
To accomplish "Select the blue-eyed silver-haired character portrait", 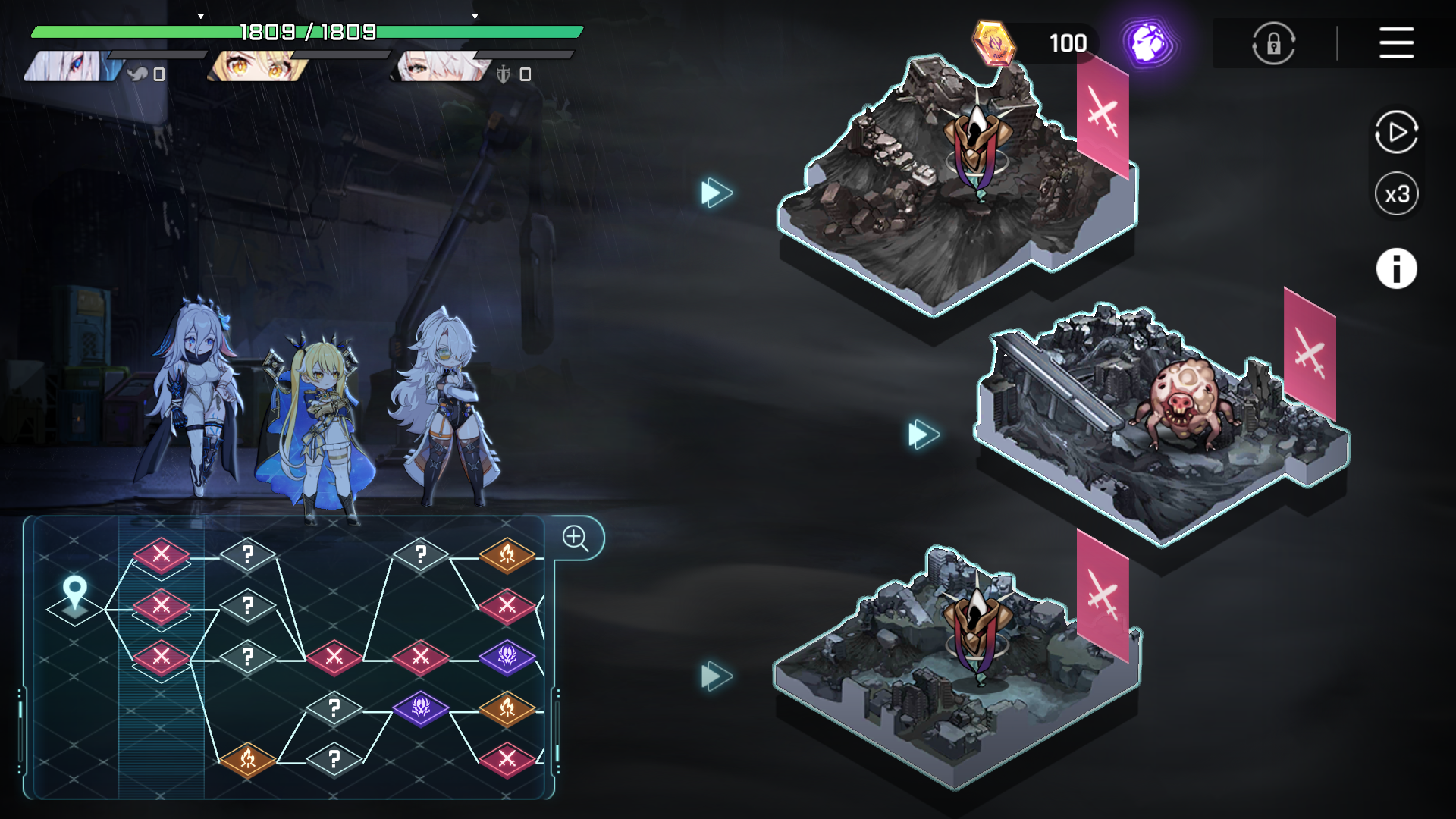I will point(72,67).
